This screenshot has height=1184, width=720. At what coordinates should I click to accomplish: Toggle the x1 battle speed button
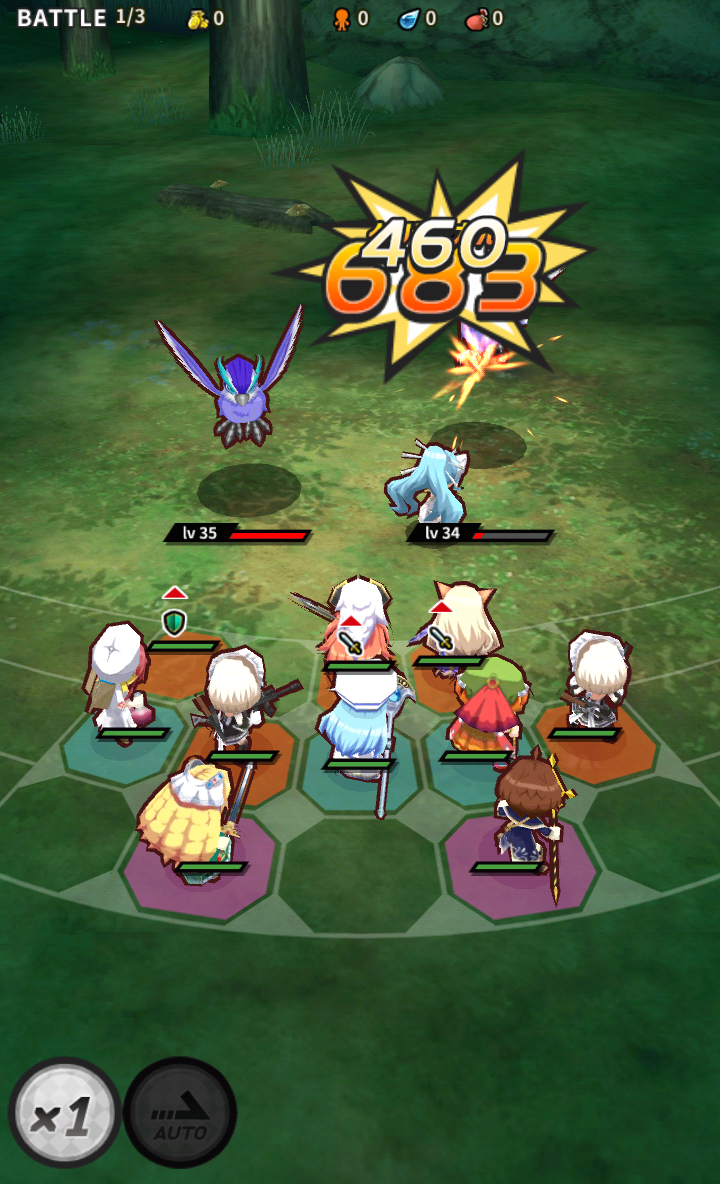tap(65, 1114)
